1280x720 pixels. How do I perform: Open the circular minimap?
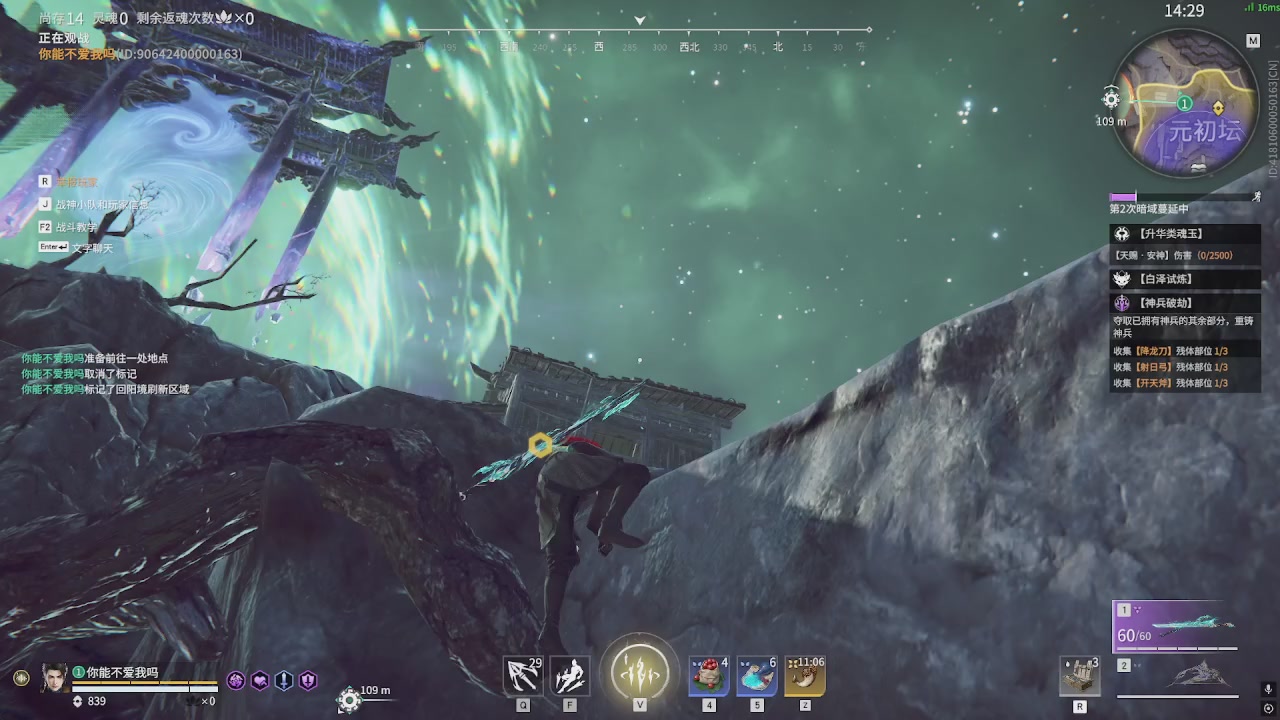[x=1184, y=102]
